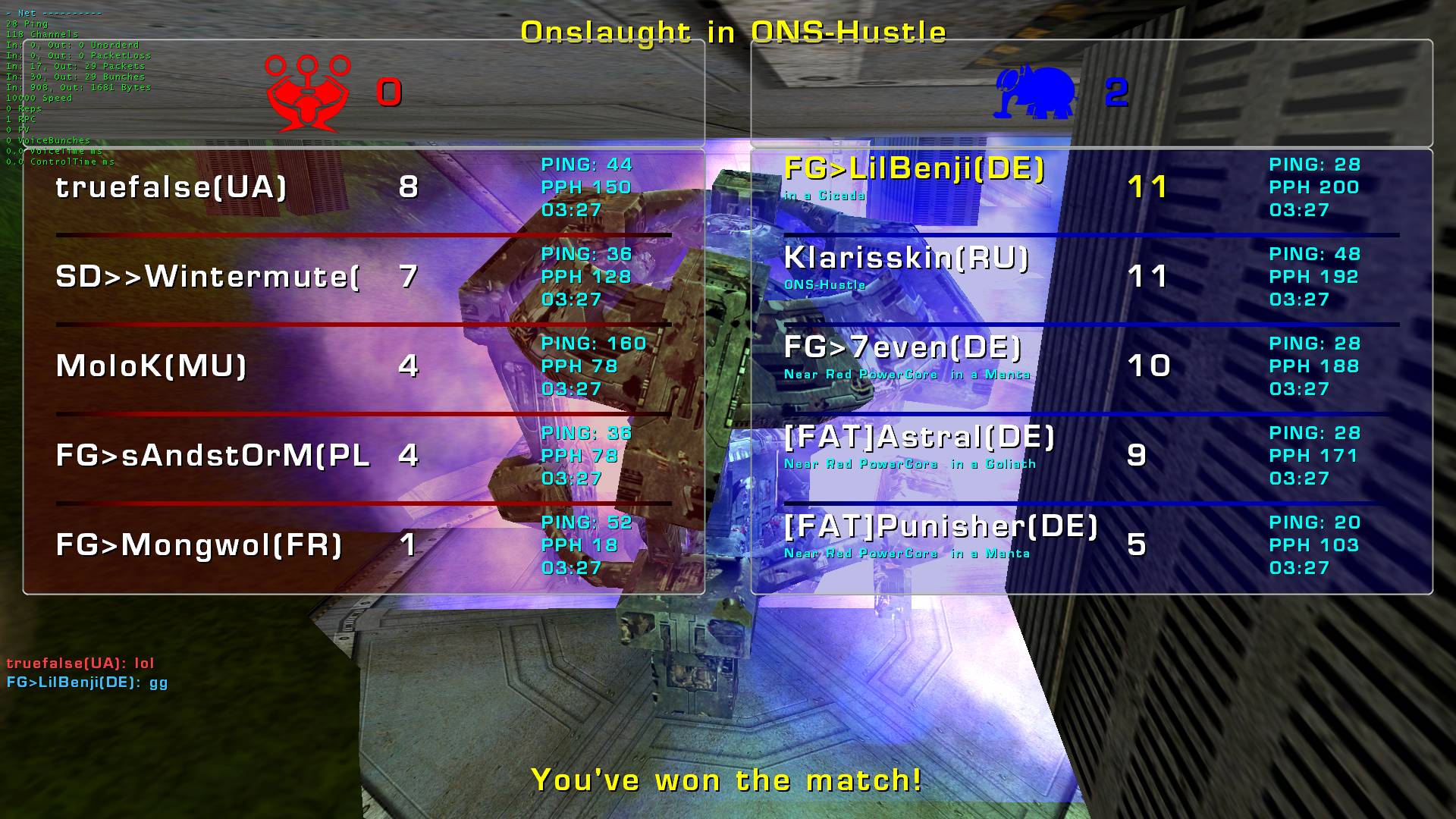1456x819 pixels.
Task: Select truefalse(UA) in the red team list
Action: tap(171, 187)
